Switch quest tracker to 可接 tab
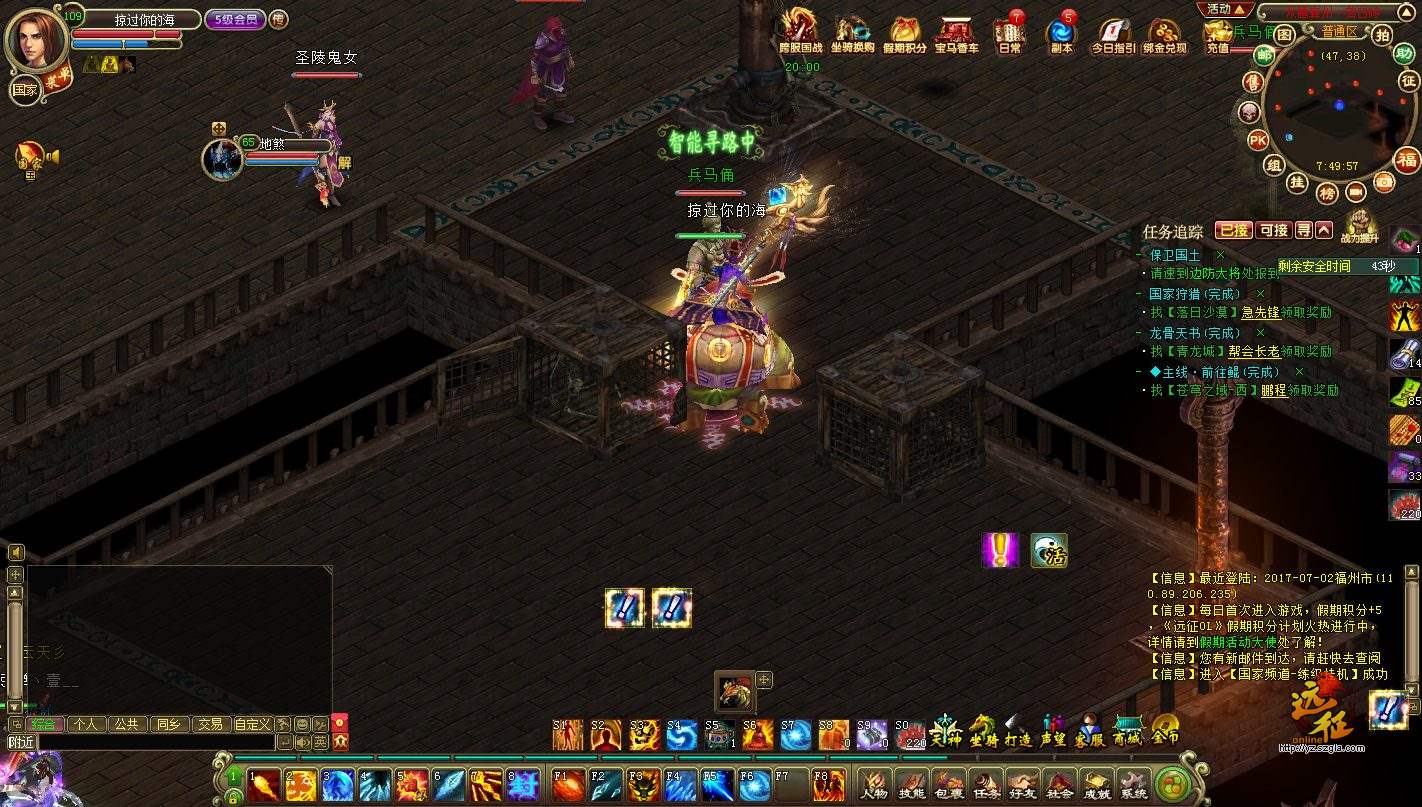The height and width of the screenshot is (807, 1422). tap(1273, 230)
